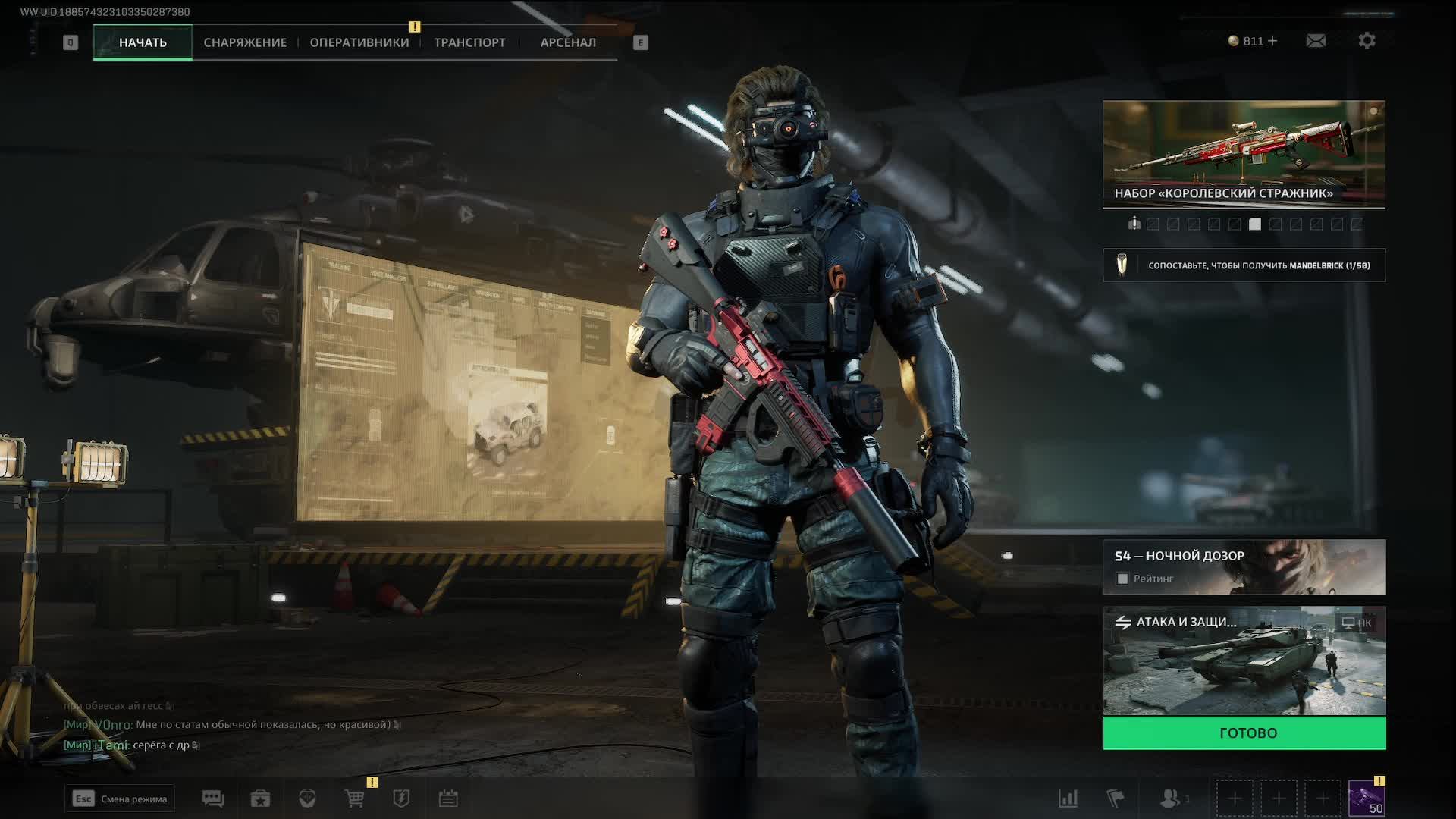Open the purple player avatar tile

coord(1367,799)
